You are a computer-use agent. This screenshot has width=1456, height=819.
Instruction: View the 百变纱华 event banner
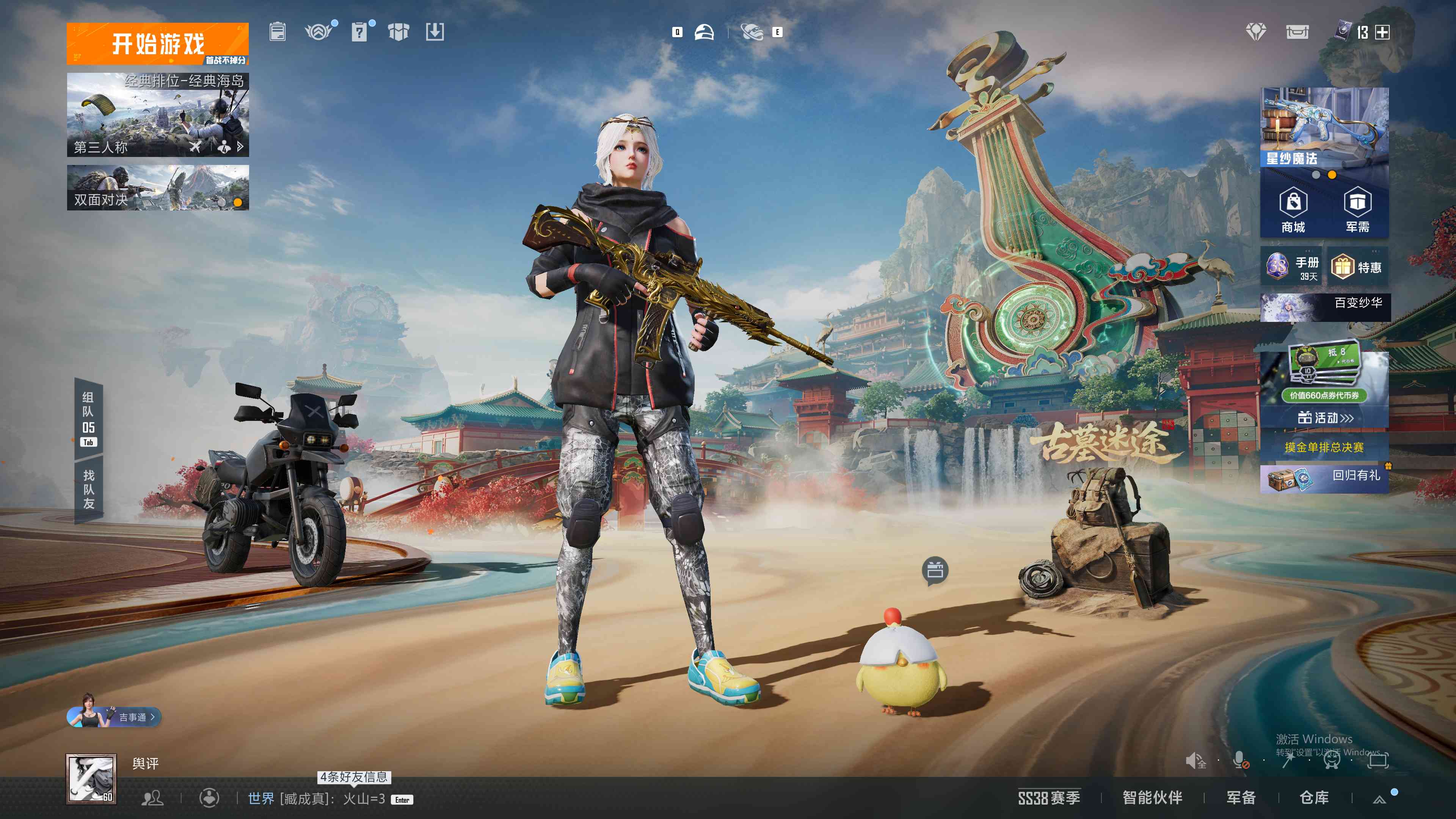click(x=1324, y=308)
